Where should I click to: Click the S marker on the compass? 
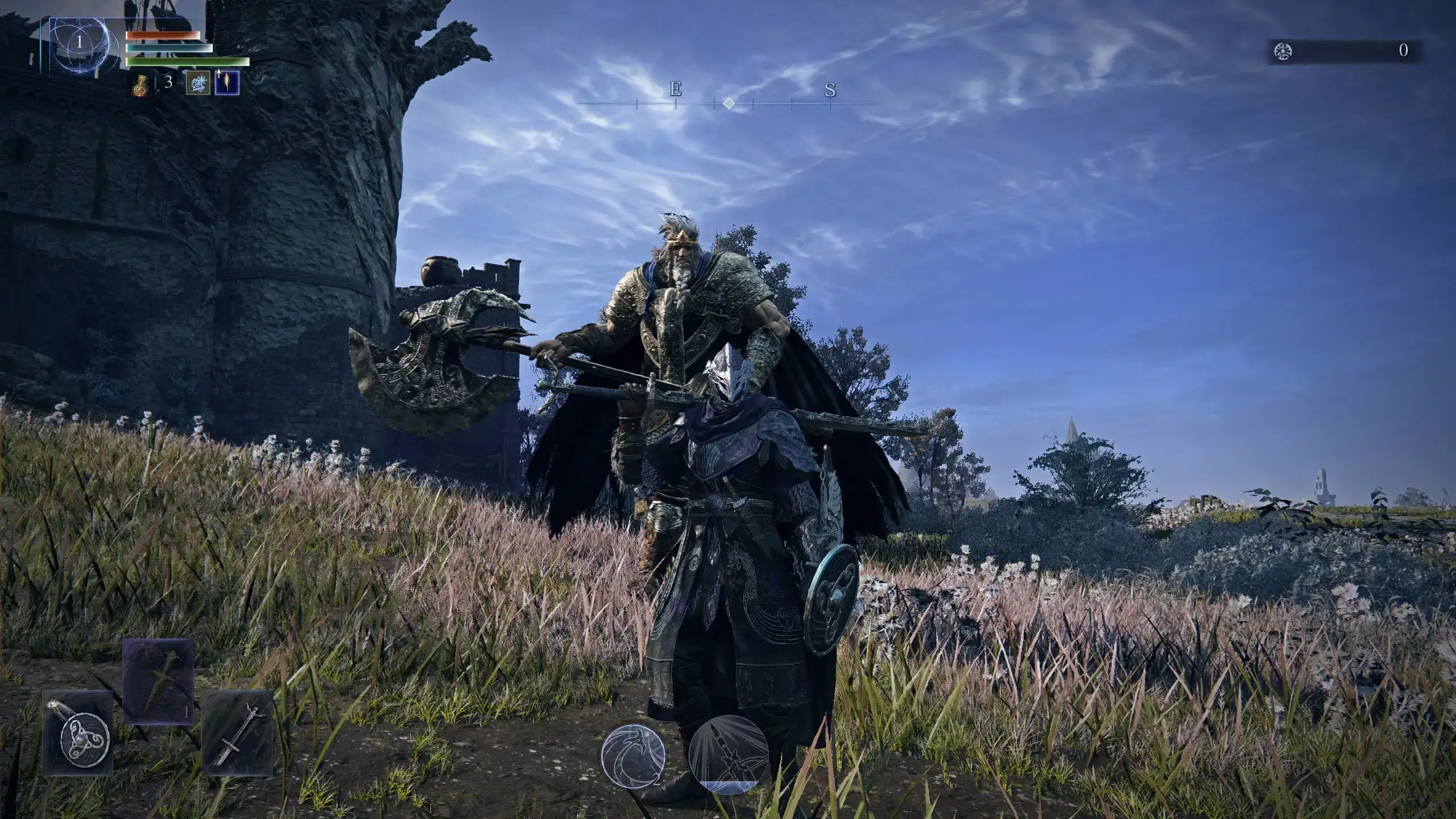pyautogui.click(x=830, y=90)
